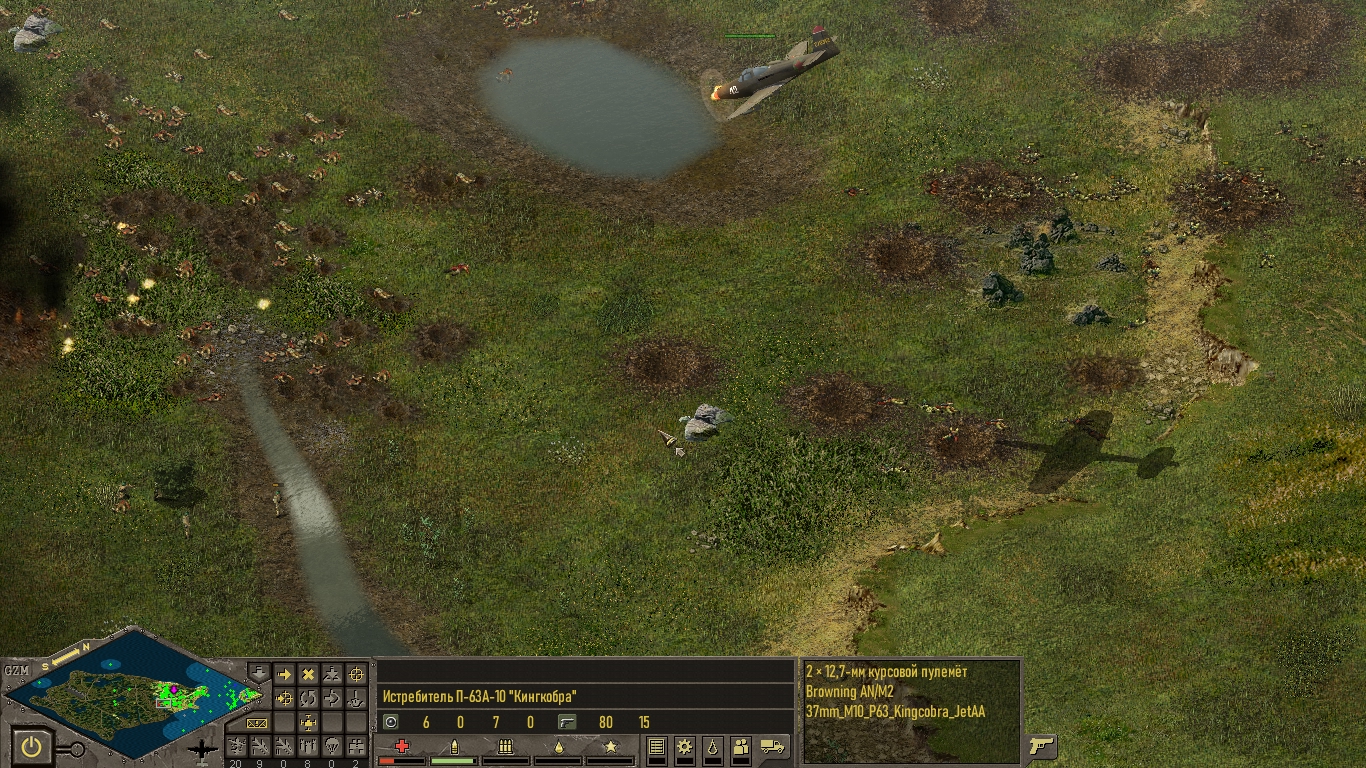Select the yellow arrow move command
The height and width of the screenshot is (768, 1366).
point(284,675)
